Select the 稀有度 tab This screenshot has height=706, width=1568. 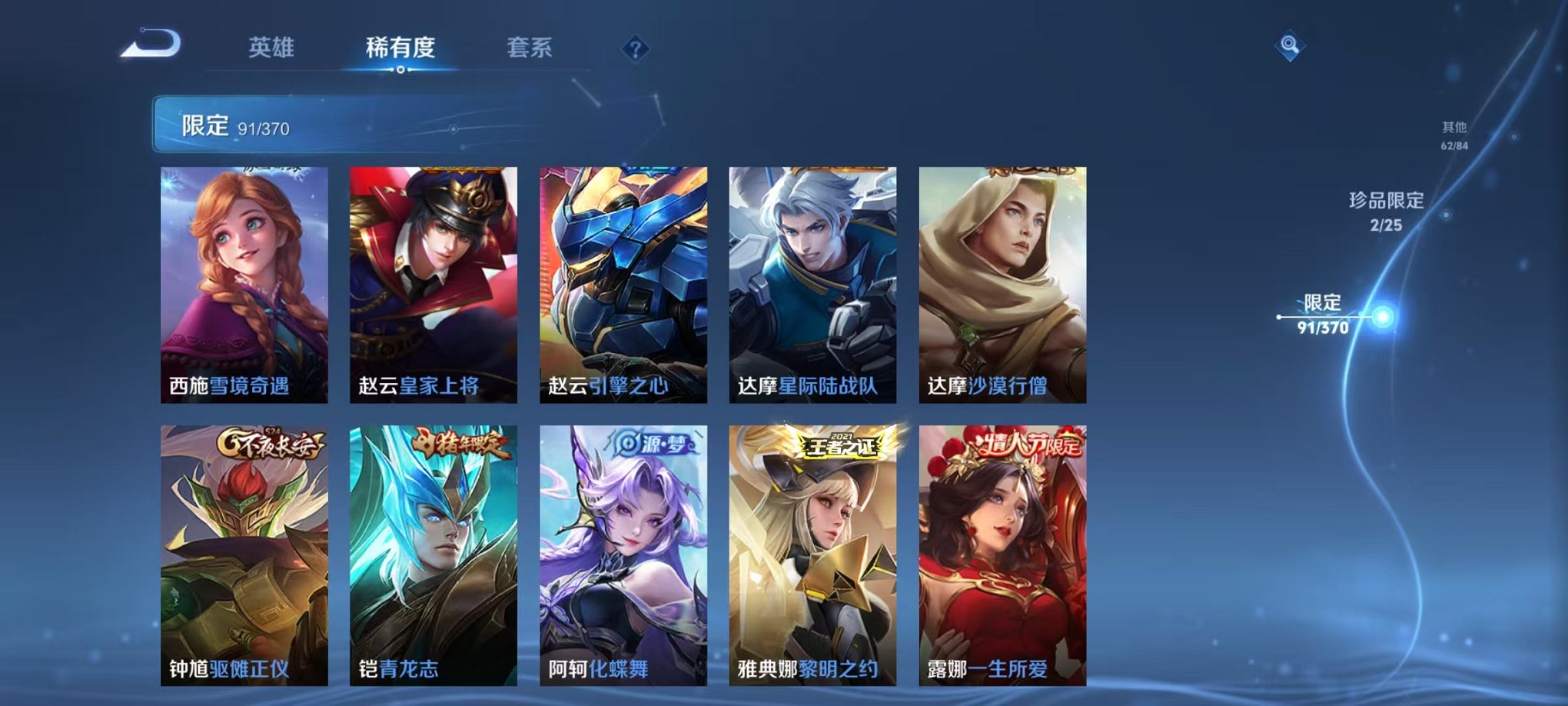pos(398,48)
